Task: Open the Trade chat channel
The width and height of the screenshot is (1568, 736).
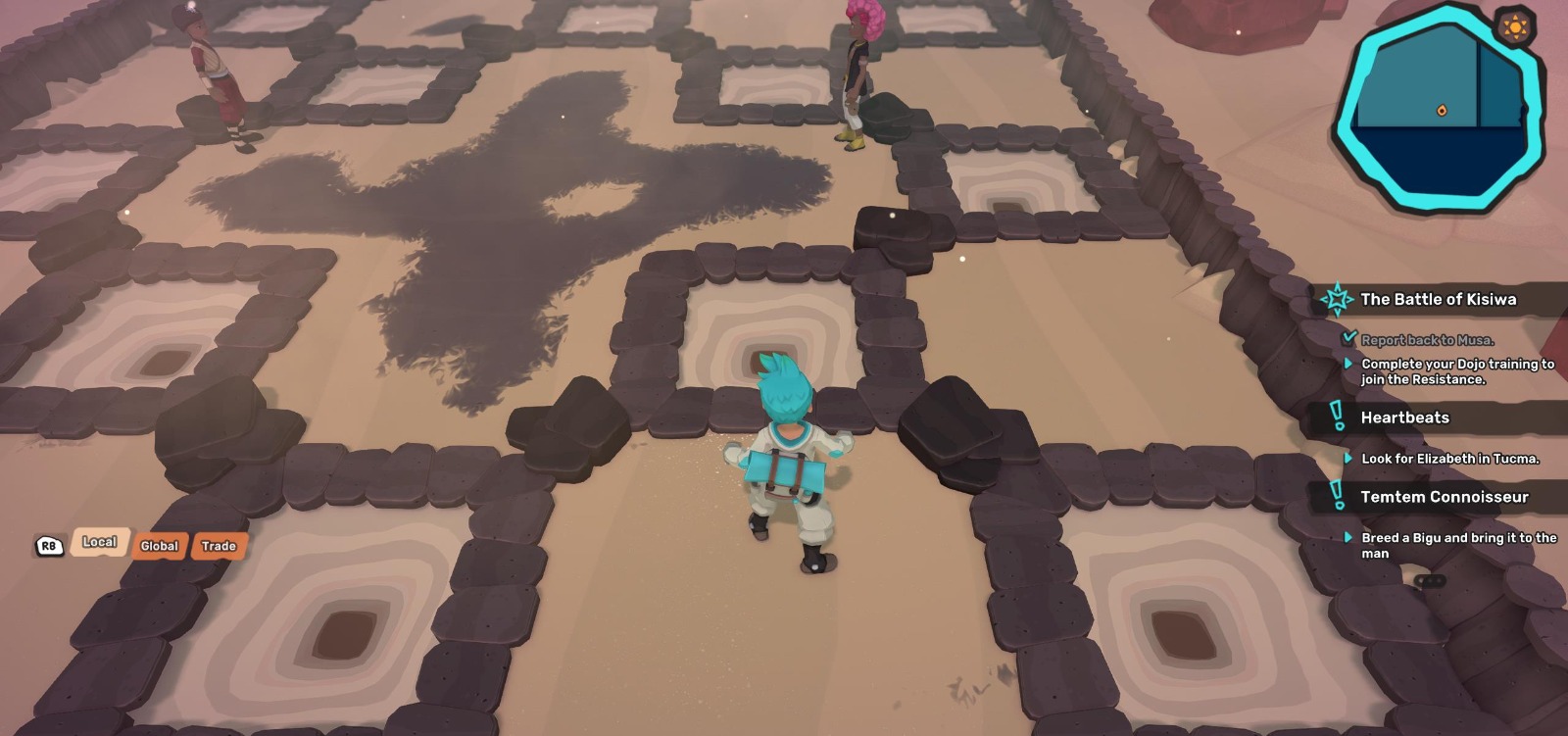Action: [x=220, y=546]
